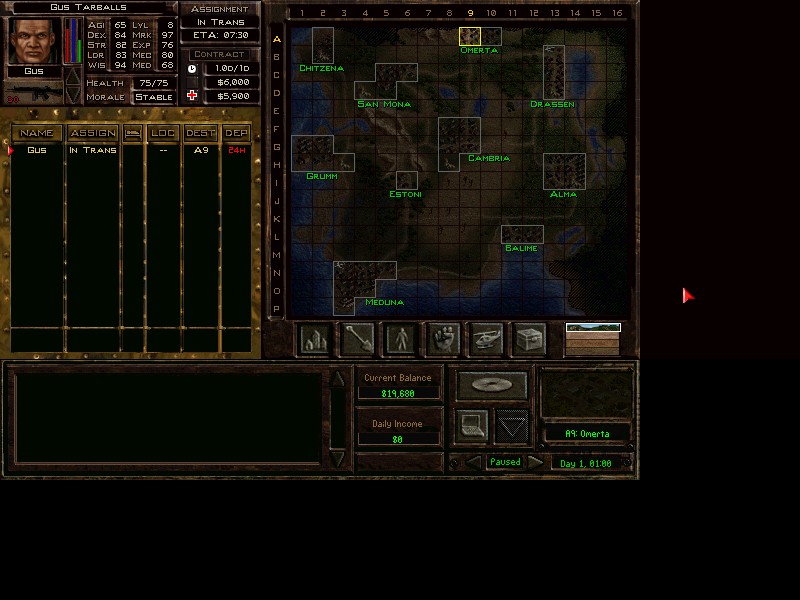Open the laptop computer
Image resolution: width=800 pixels, height=600 pixels.
(472, 426)
